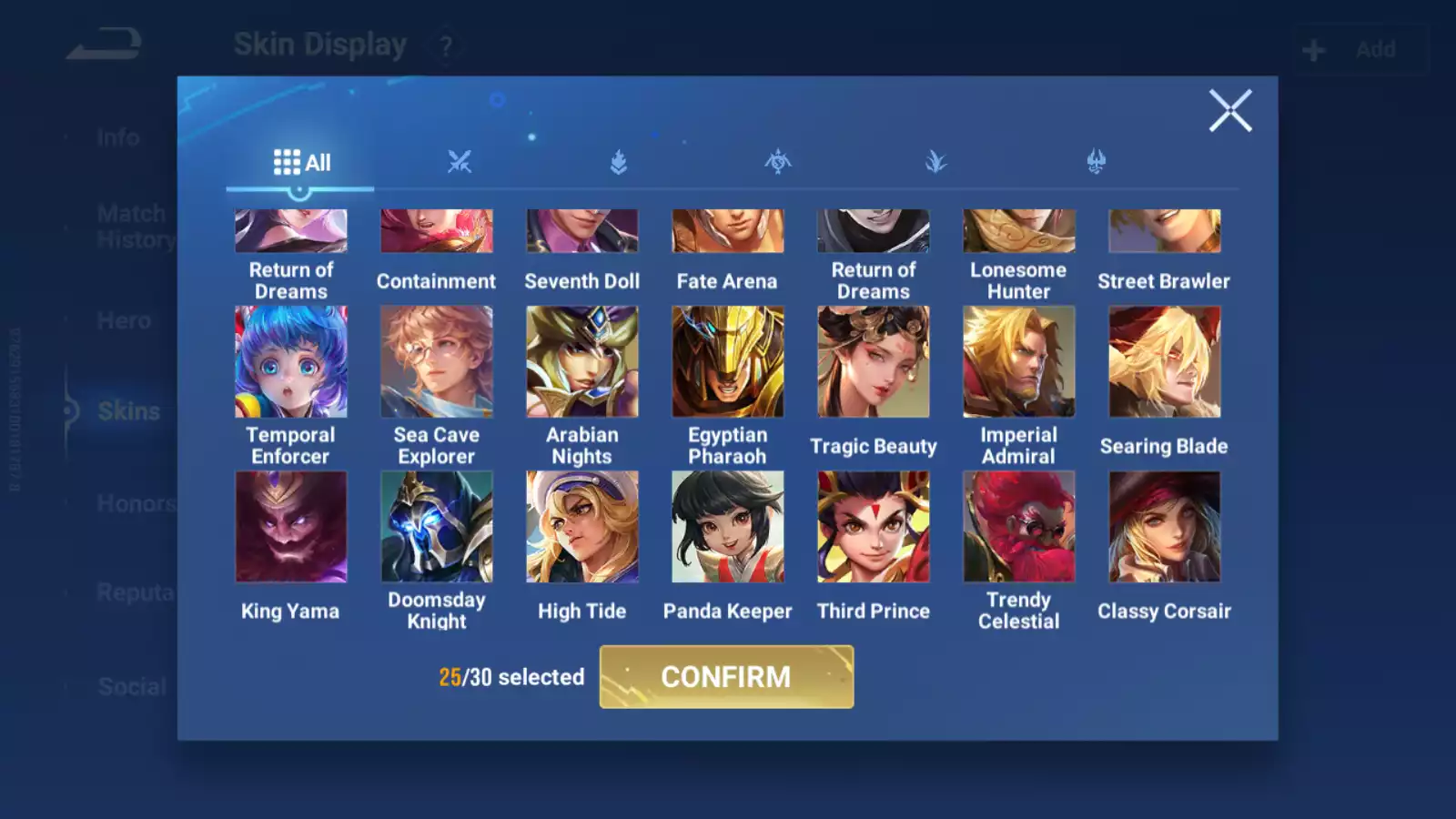Choose the Doomsday Knight skin

coord(437,527)
